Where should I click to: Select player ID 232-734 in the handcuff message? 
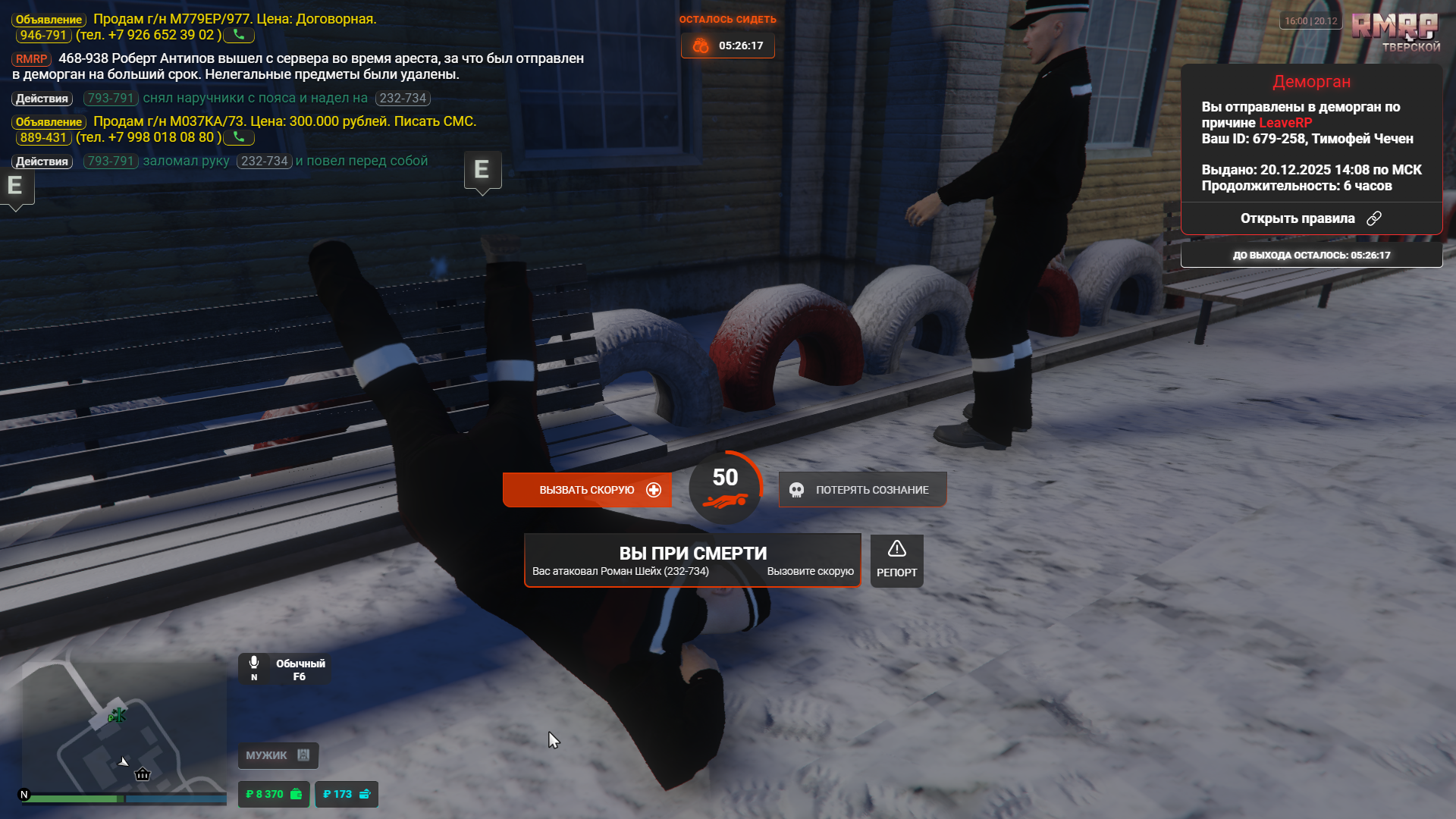[403, 99]
